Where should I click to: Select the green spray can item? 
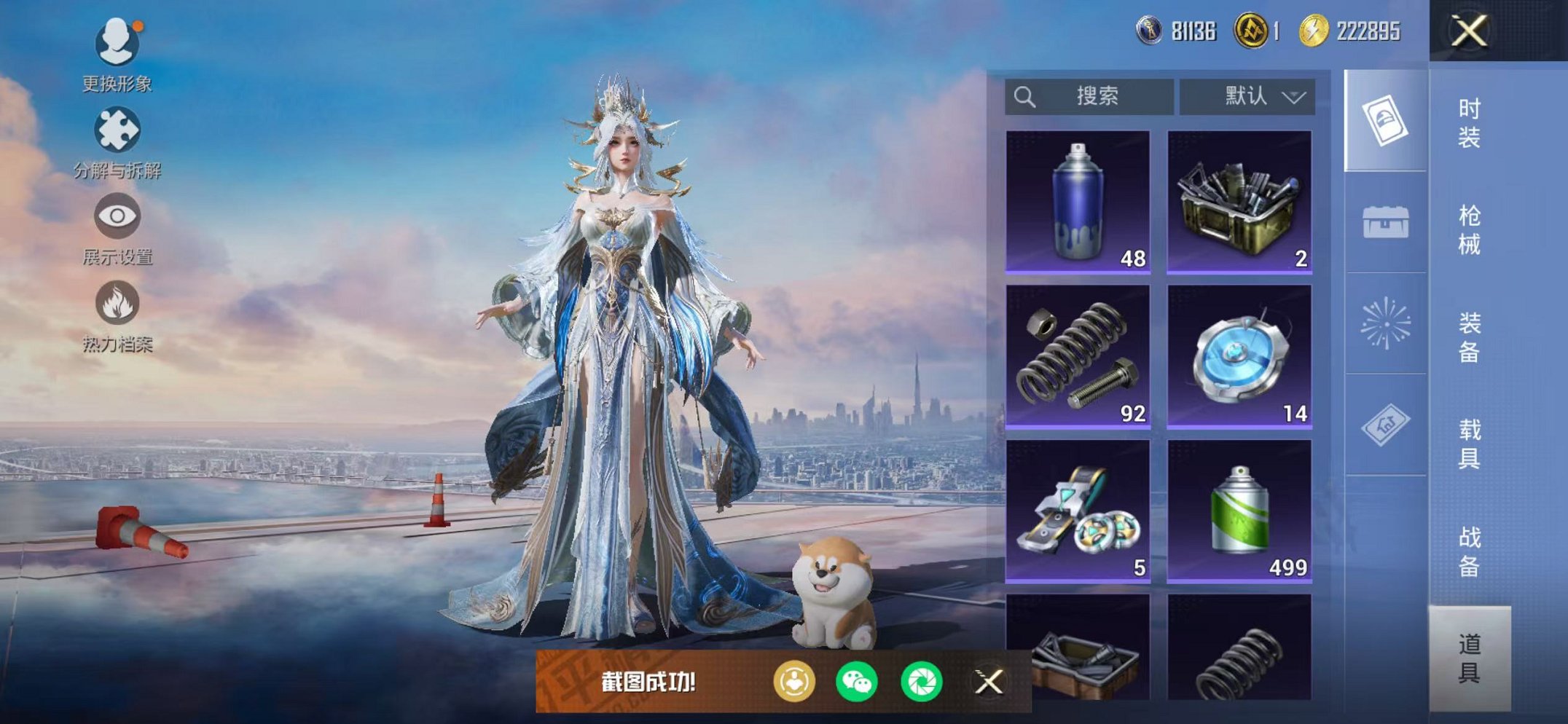(1239, 511)
